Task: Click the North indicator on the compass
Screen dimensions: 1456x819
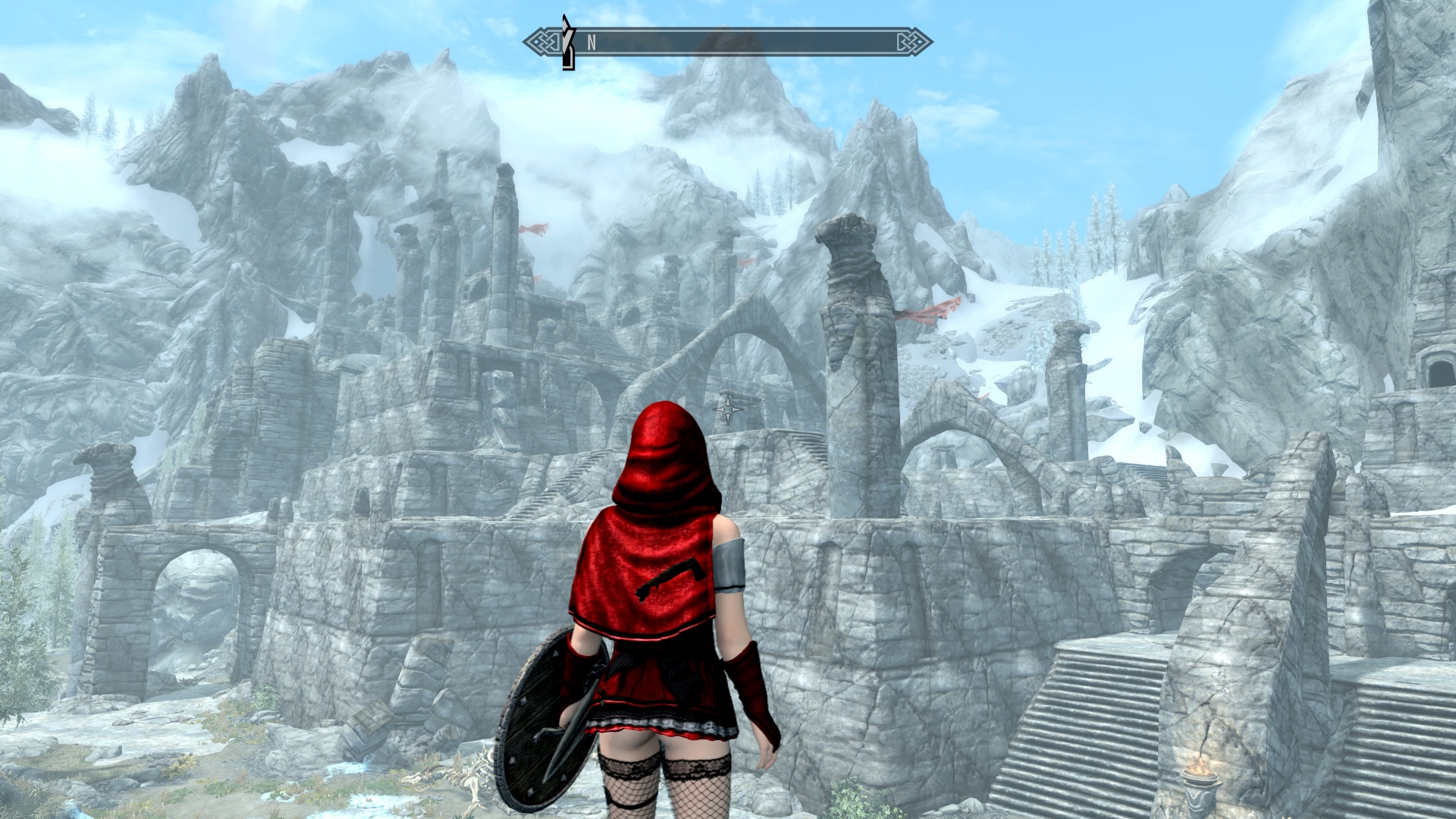Action: [591, 43]
